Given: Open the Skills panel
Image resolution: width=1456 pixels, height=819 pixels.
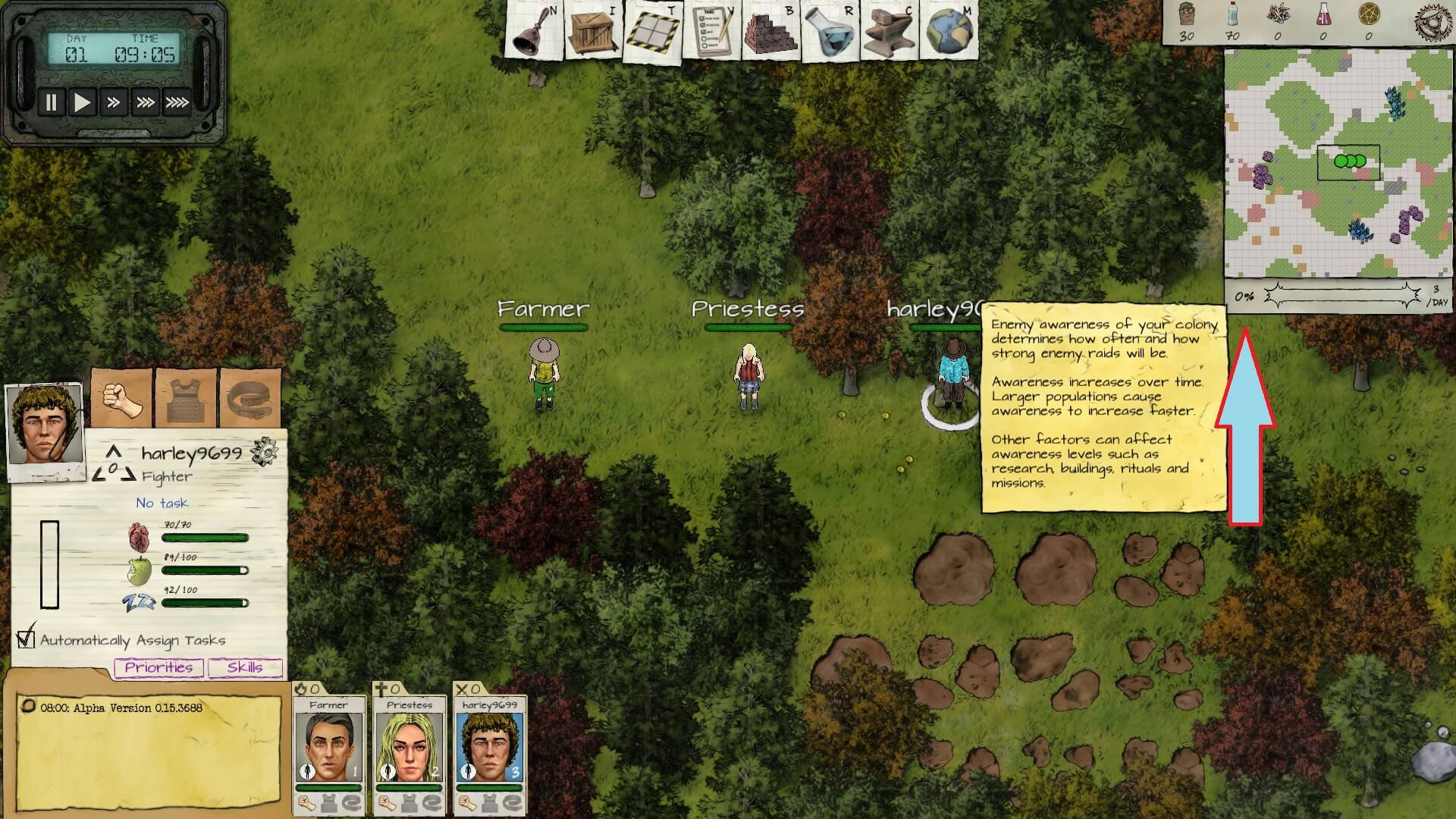Looking at the screenshot, I should click(245, 667).
